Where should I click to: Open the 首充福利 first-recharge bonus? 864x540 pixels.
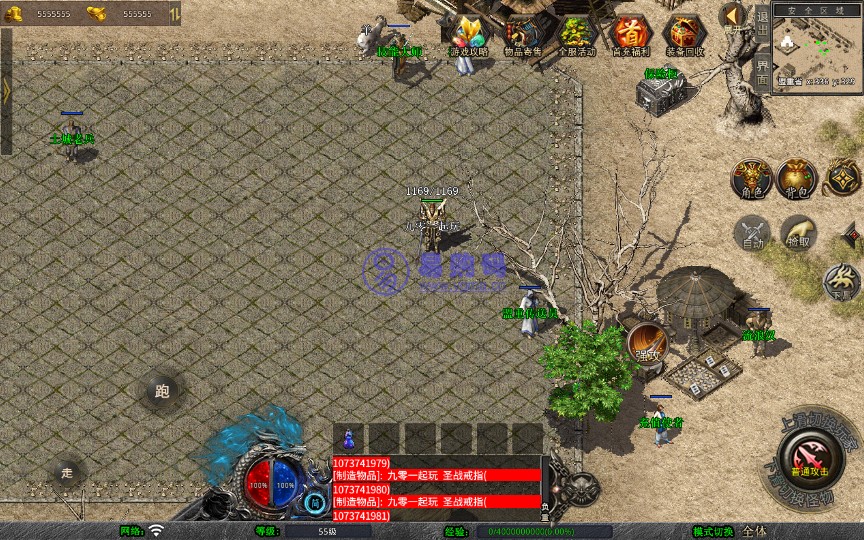pyautogui.click(x=631, y=35)
